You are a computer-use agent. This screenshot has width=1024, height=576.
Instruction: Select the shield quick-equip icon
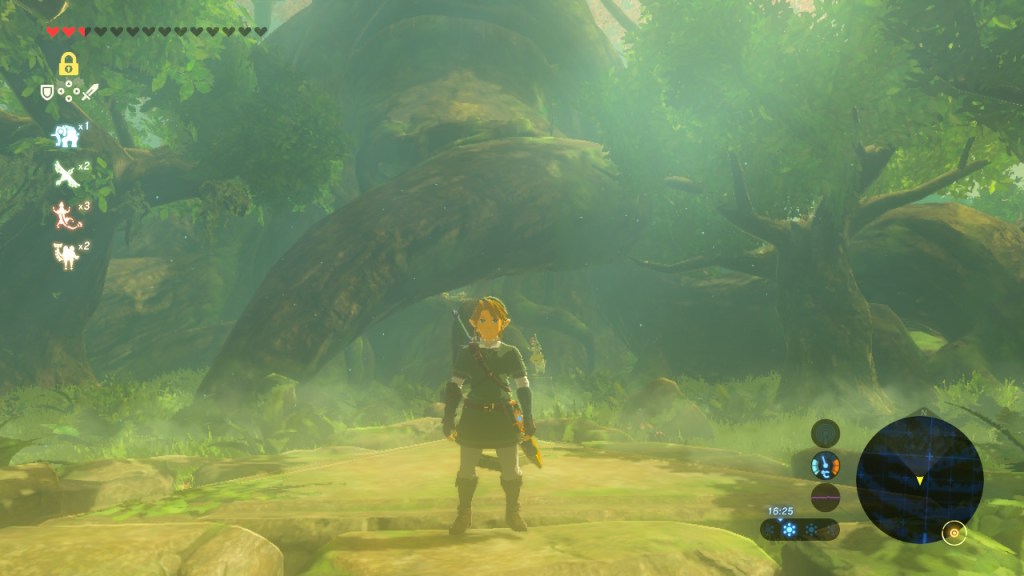point(46,92)
